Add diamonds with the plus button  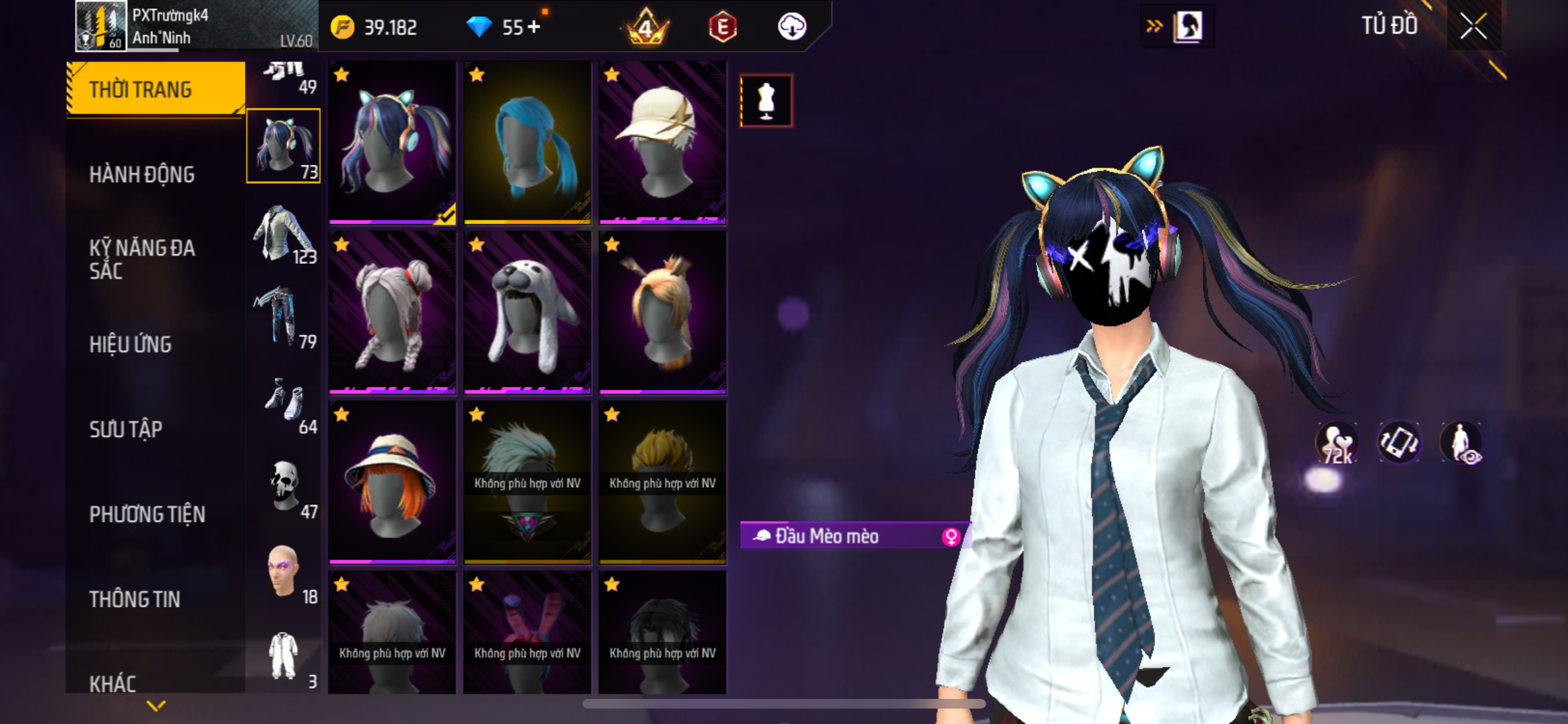click(534, 27)
